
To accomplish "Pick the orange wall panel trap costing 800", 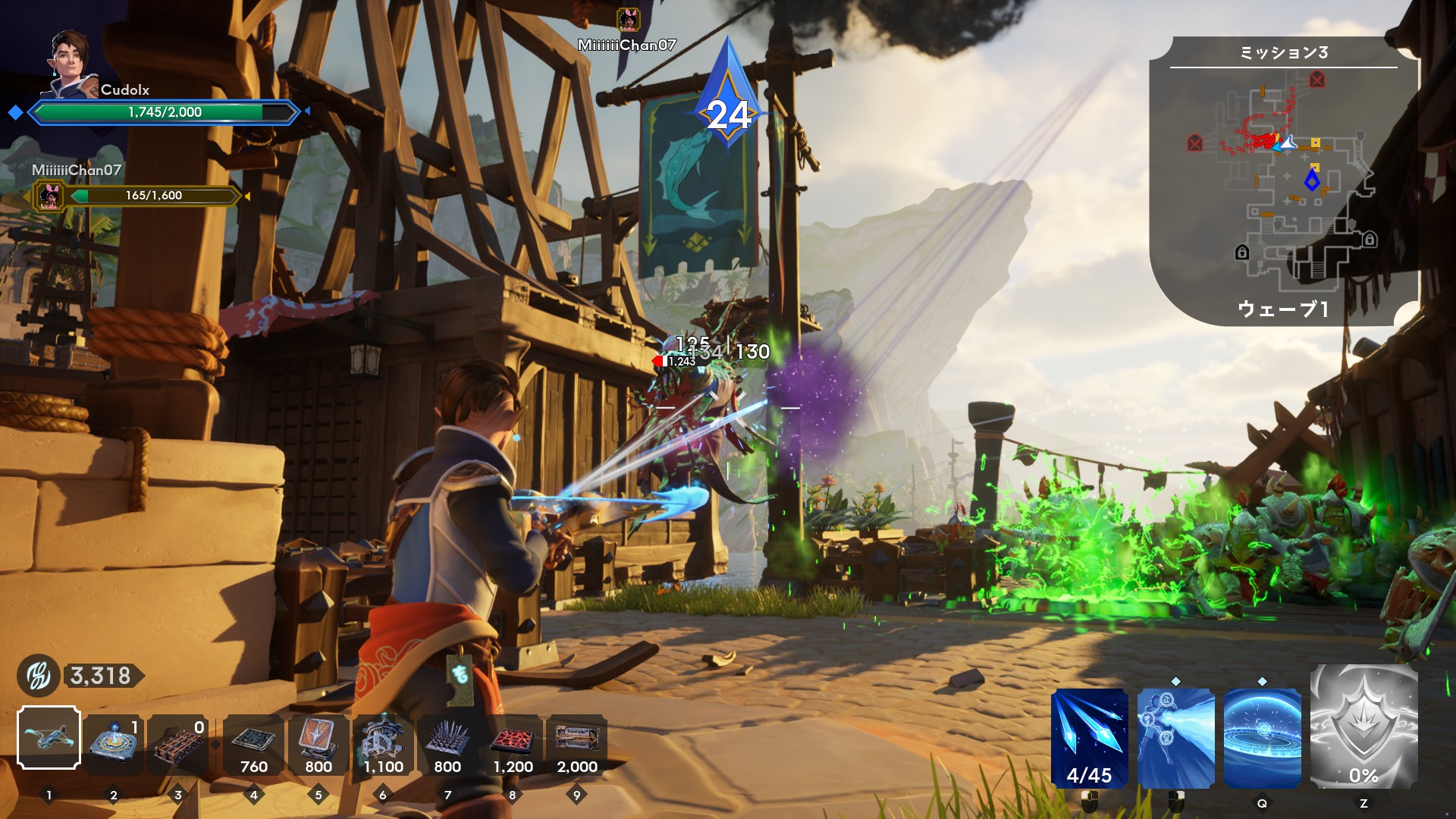I will 318,743.
